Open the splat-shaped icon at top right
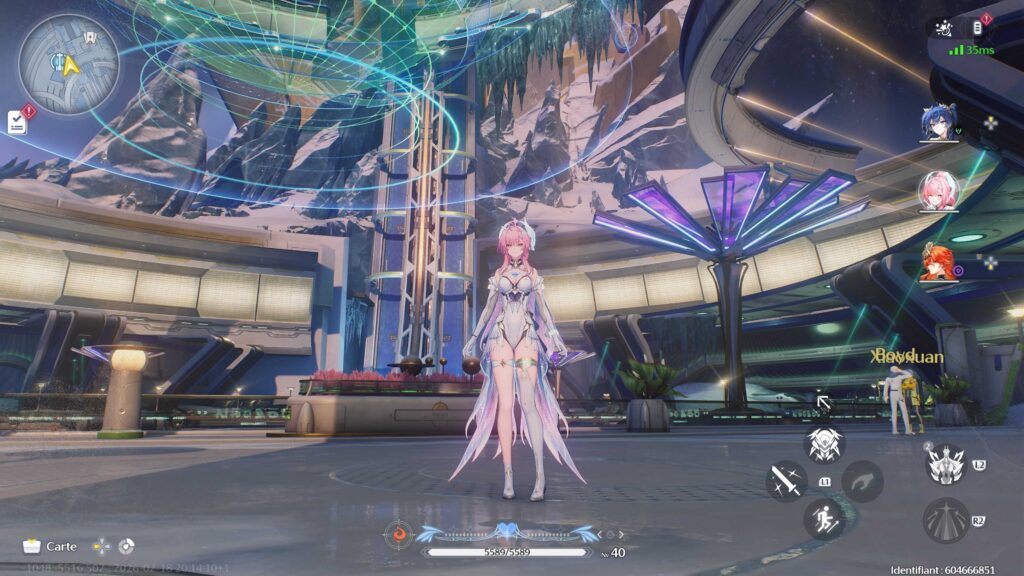Viewport: 1024px width, 576px height. coord(942,29)
